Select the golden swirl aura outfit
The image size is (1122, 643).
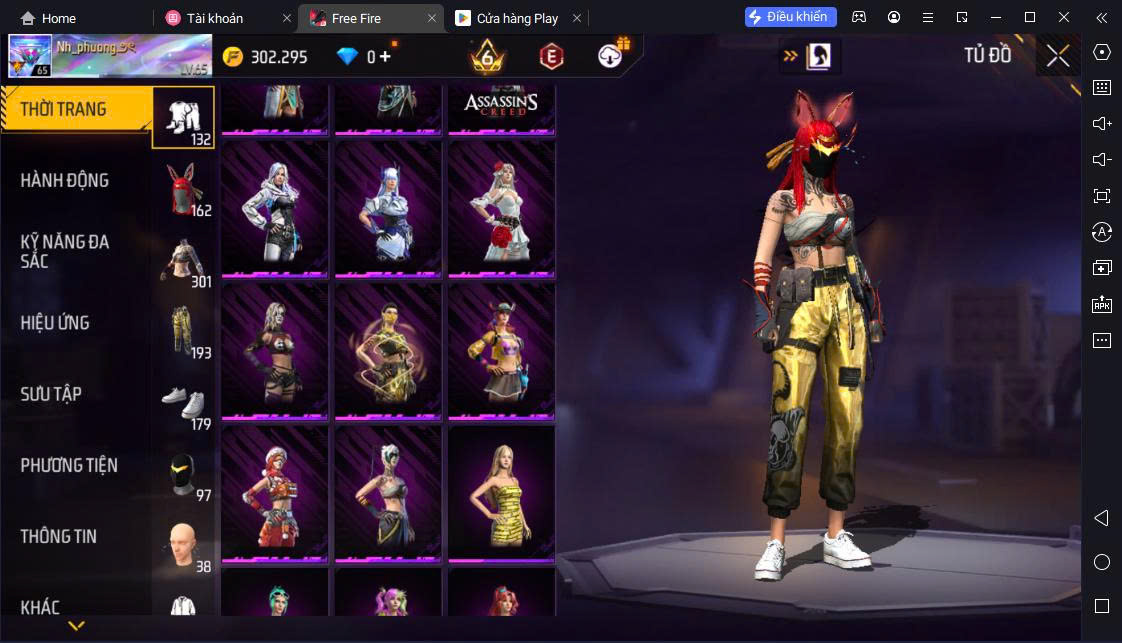tap(388, 350)
